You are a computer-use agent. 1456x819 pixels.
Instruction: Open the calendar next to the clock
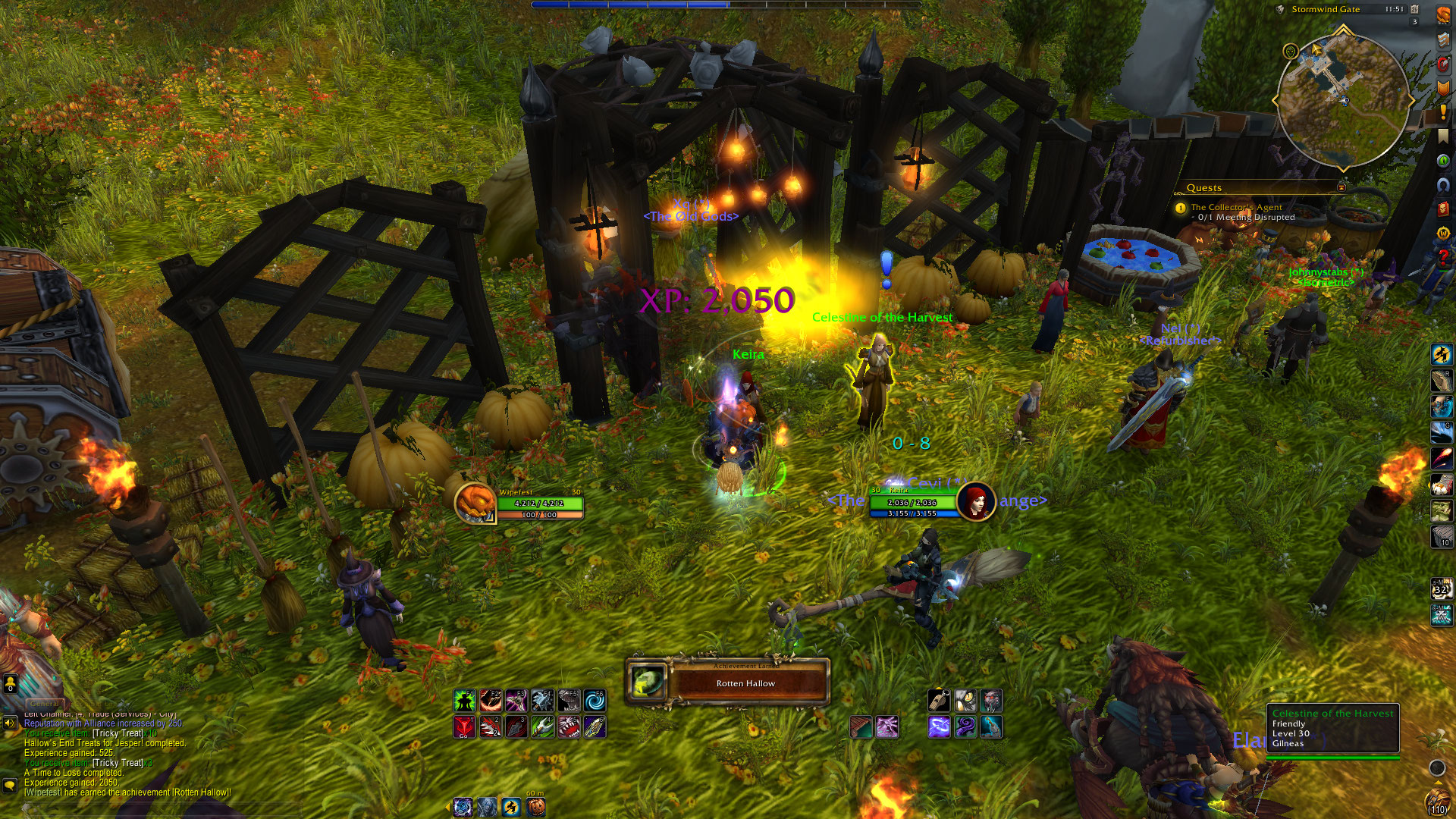[x=1414, y=9]
